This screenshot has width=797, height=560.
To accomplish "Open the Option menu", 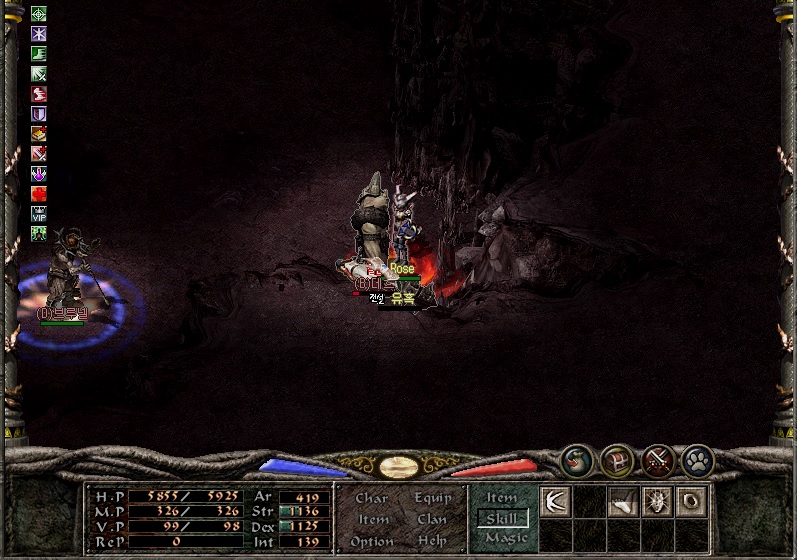I will click(372, 541).
